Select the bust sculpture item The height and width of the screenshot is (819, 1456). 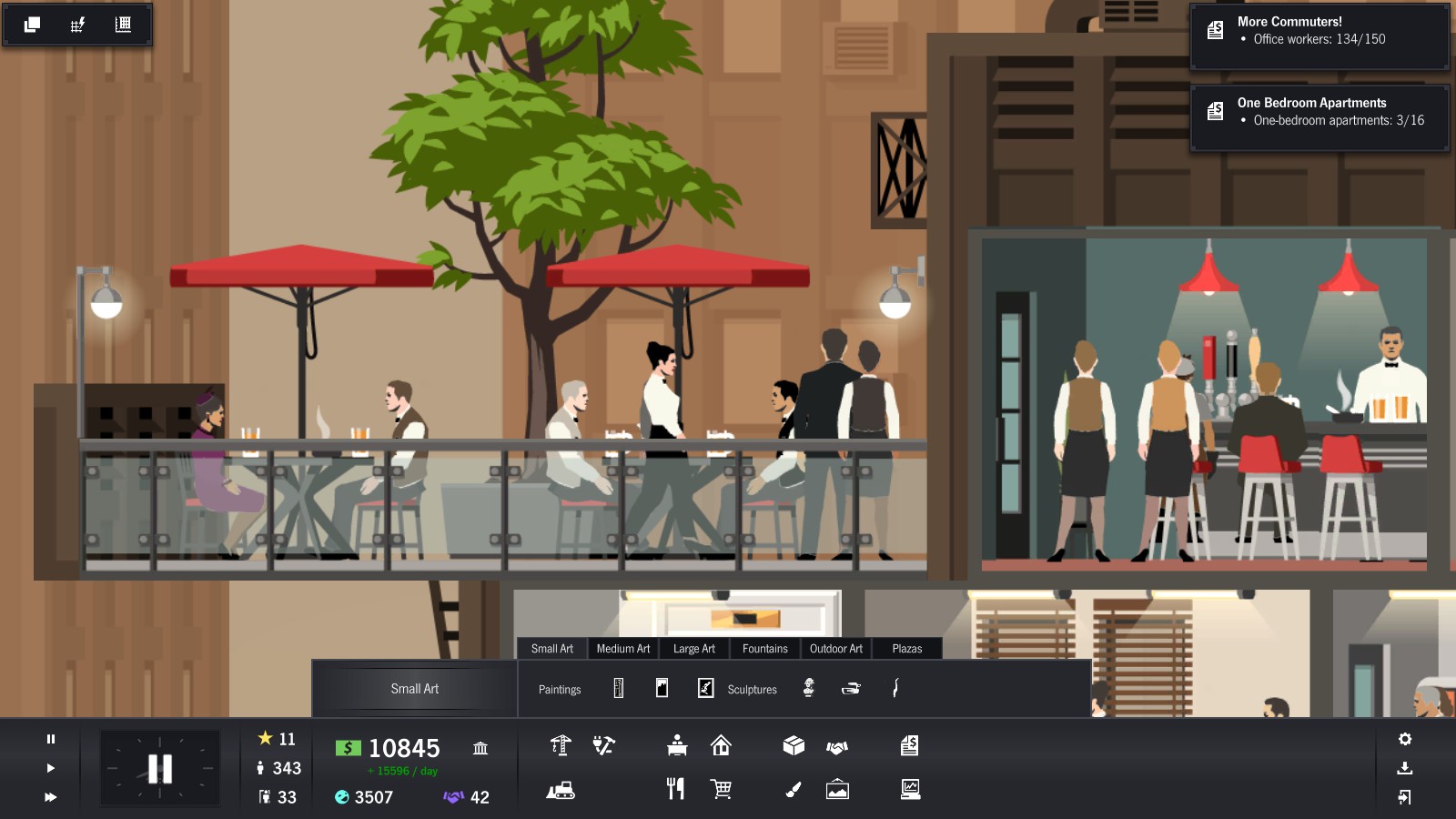tap(808, 689)
